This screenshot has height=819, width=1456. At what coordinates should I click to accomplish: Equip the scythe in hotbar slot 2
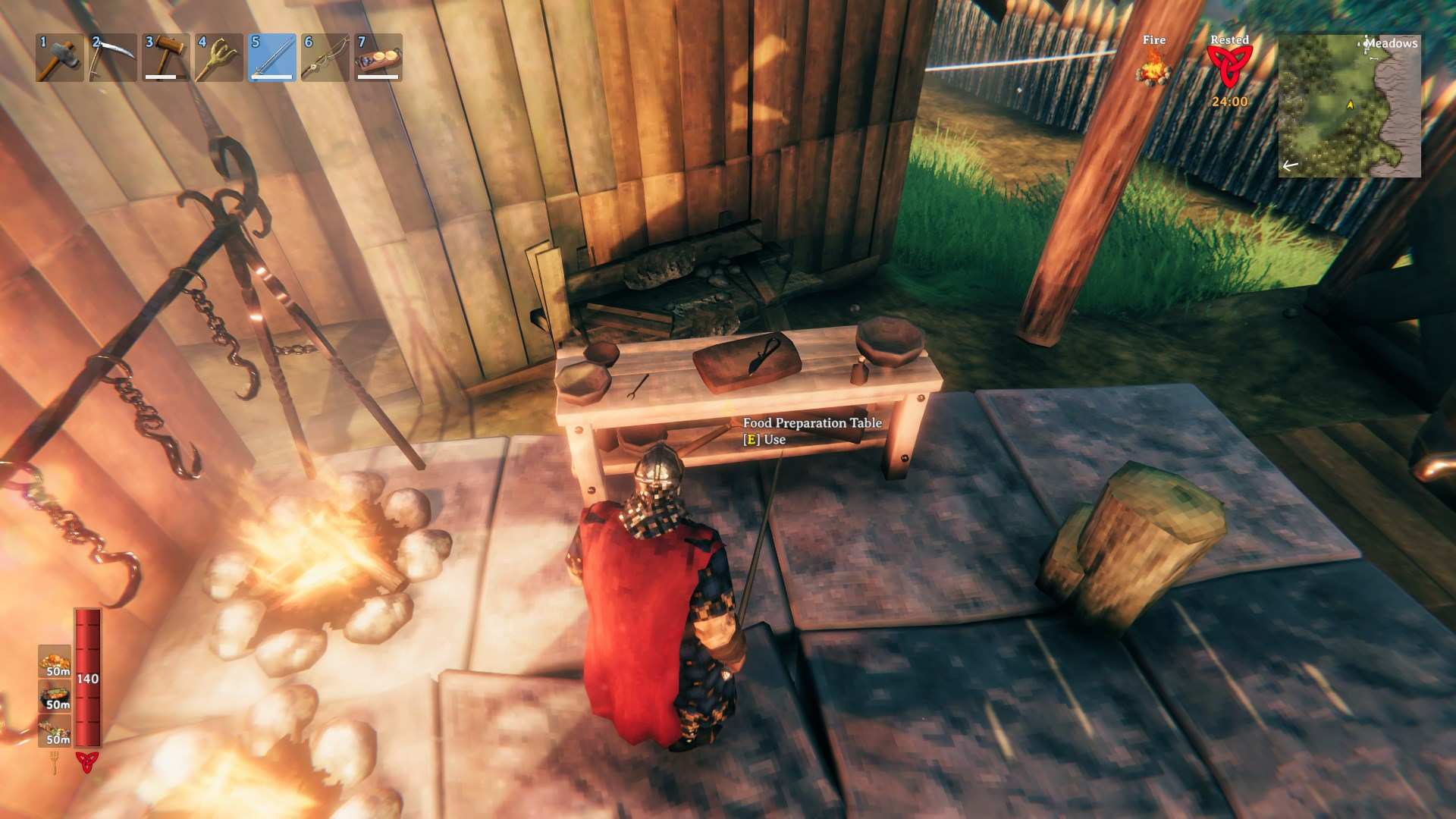[x=112, y=58]
